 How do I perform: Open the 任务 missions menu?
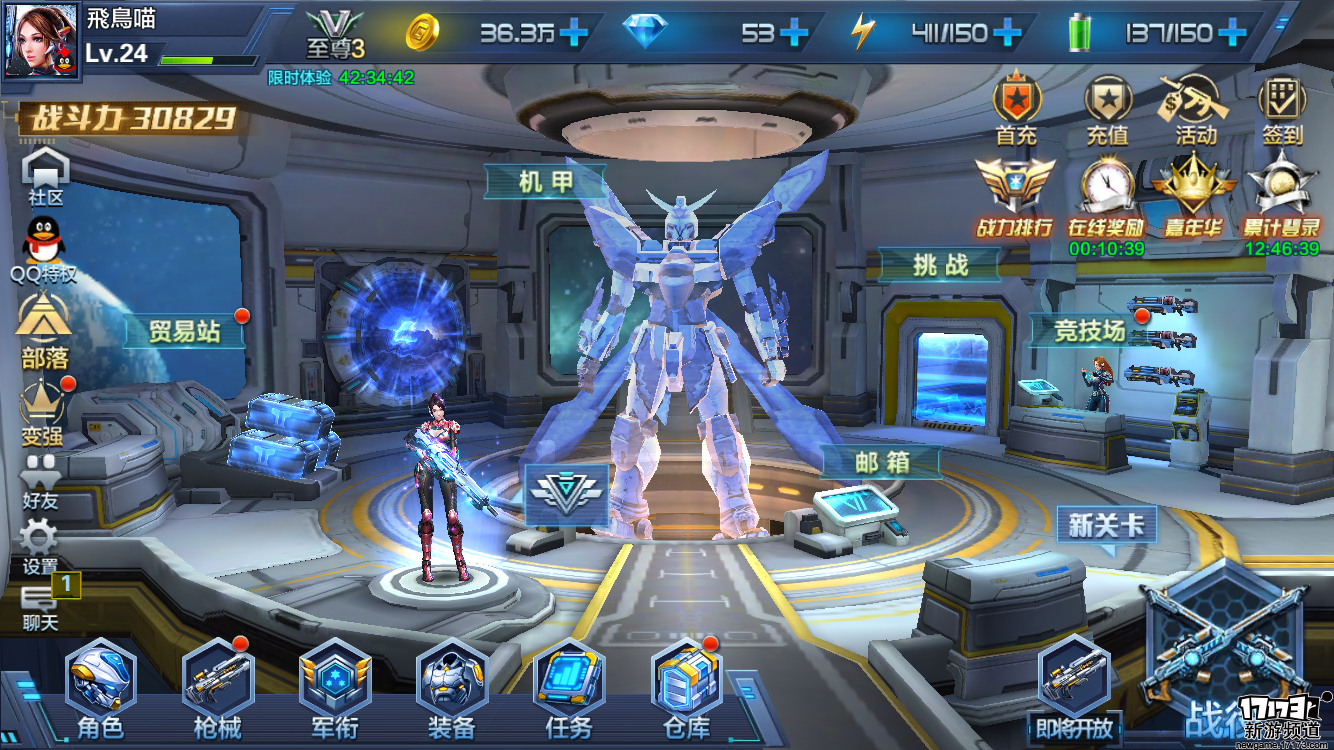(x=569, y=683)
